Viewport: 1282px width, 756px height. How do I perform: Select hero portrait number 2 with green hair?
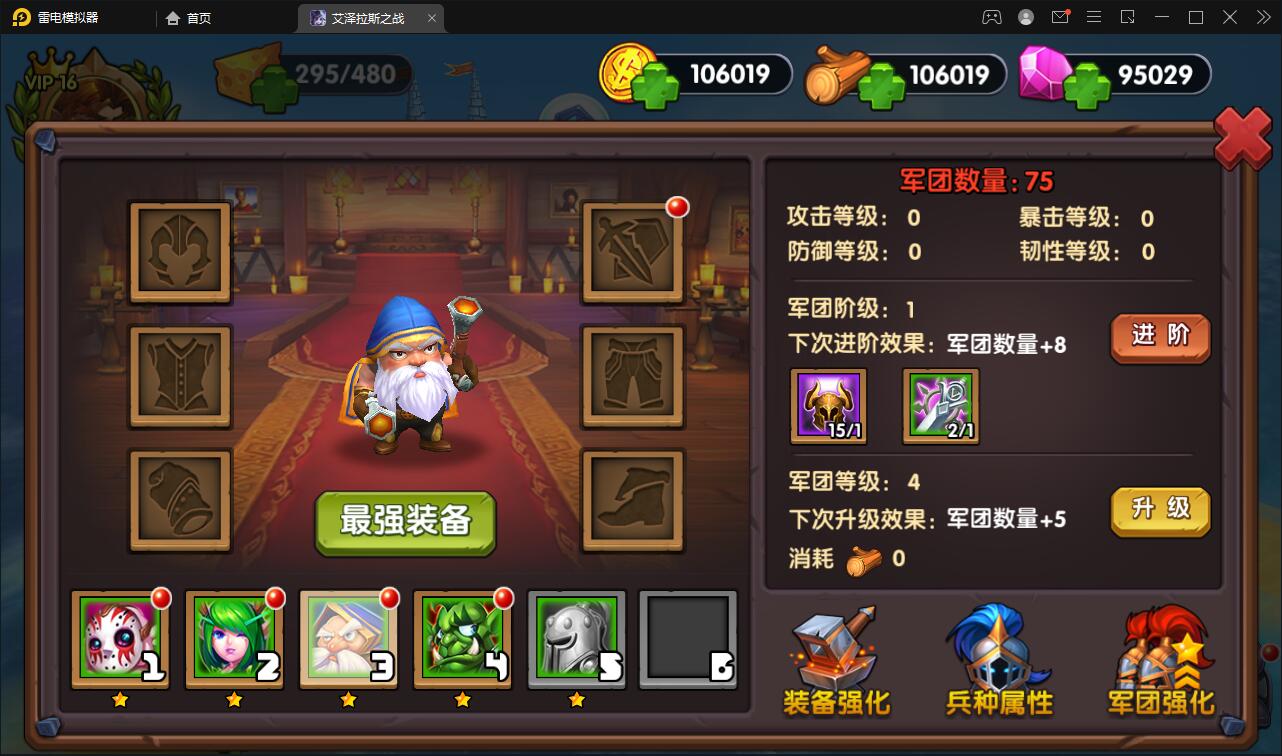coord(234,637)
